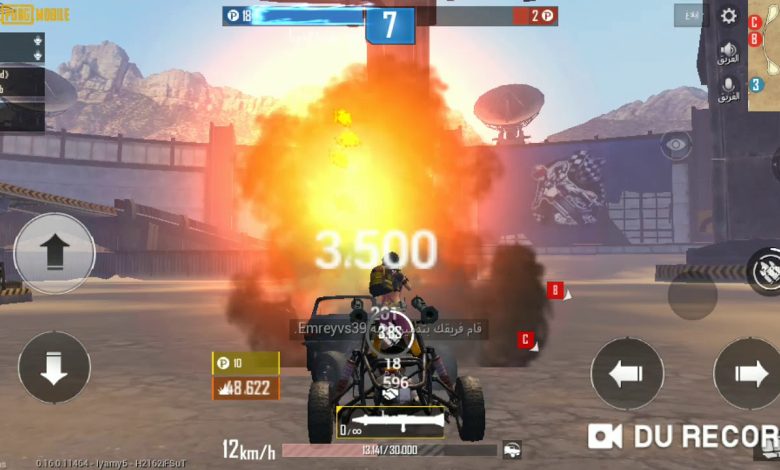780x470 pixels.
Task: Tap the accelerate forward arrow button
Action: pos(54,253)
